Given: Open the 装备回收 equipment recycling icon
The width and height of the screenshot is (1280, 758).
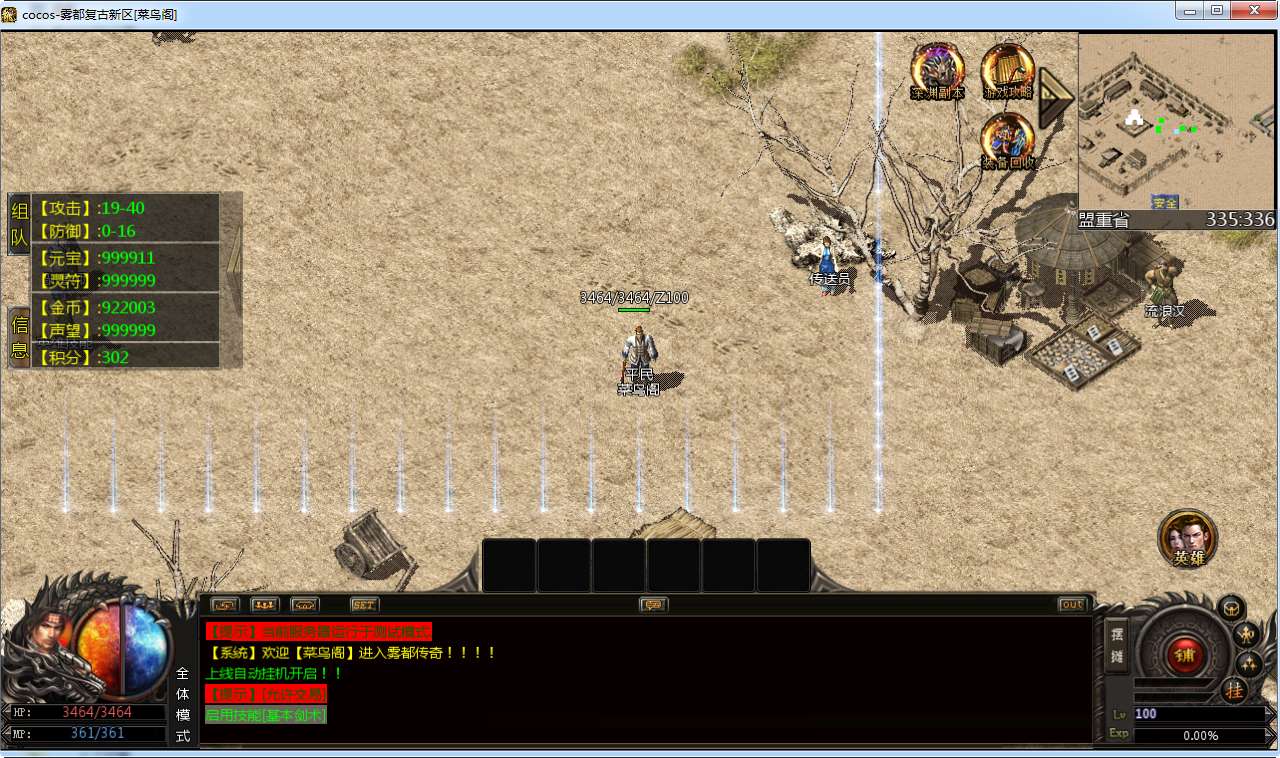Looking at the screenshot, I should pos(1007,141).
